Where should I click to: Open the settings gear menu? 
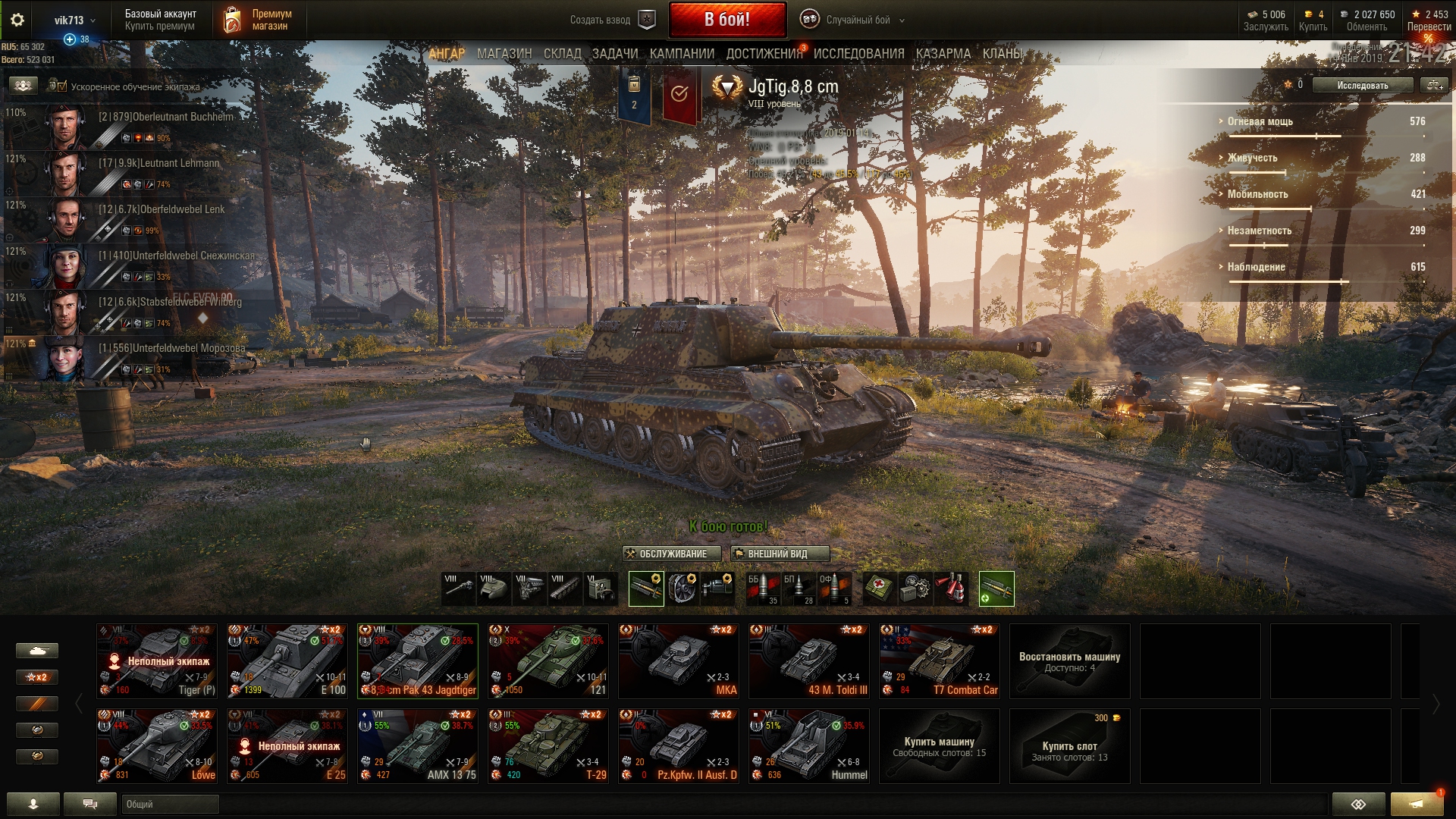click(17, 20)
